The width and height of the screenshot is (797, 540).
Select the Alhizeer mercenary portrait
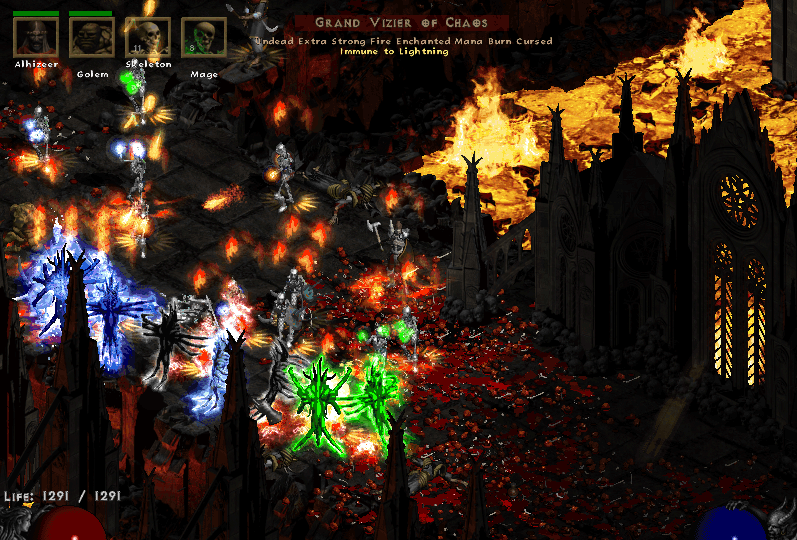pos(35,37)
